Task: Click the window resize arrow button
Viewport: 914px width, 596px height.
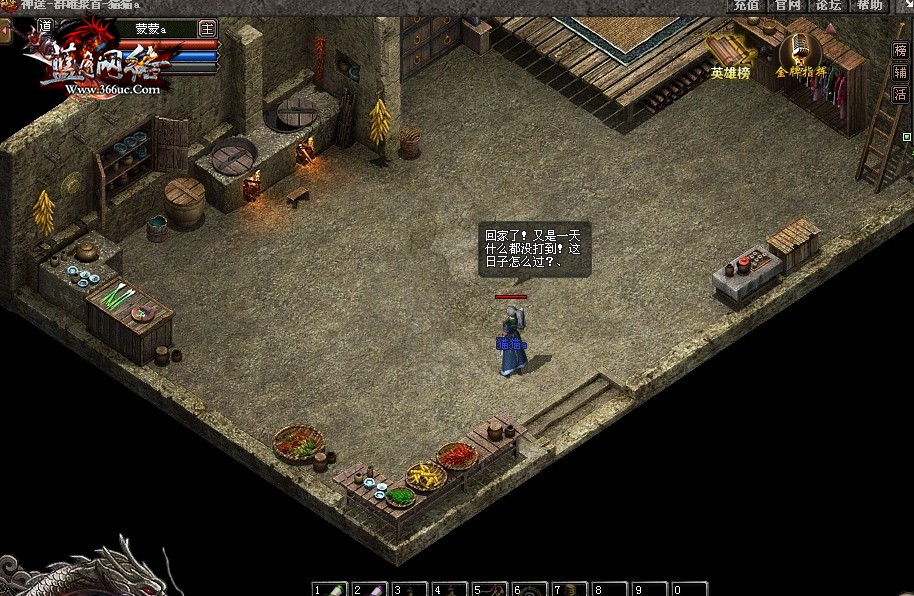Action: (x=907, y=6)
